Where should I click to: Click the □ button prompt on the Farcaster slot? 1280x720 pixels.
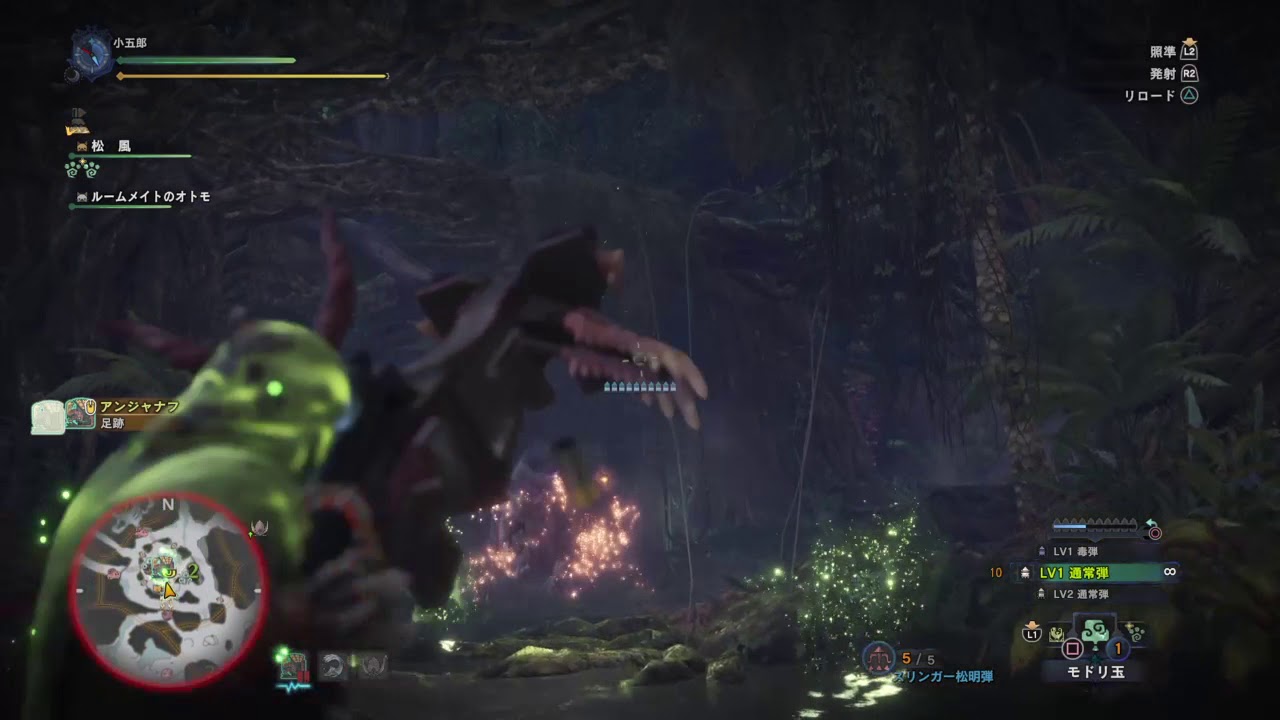[1074, 648]
